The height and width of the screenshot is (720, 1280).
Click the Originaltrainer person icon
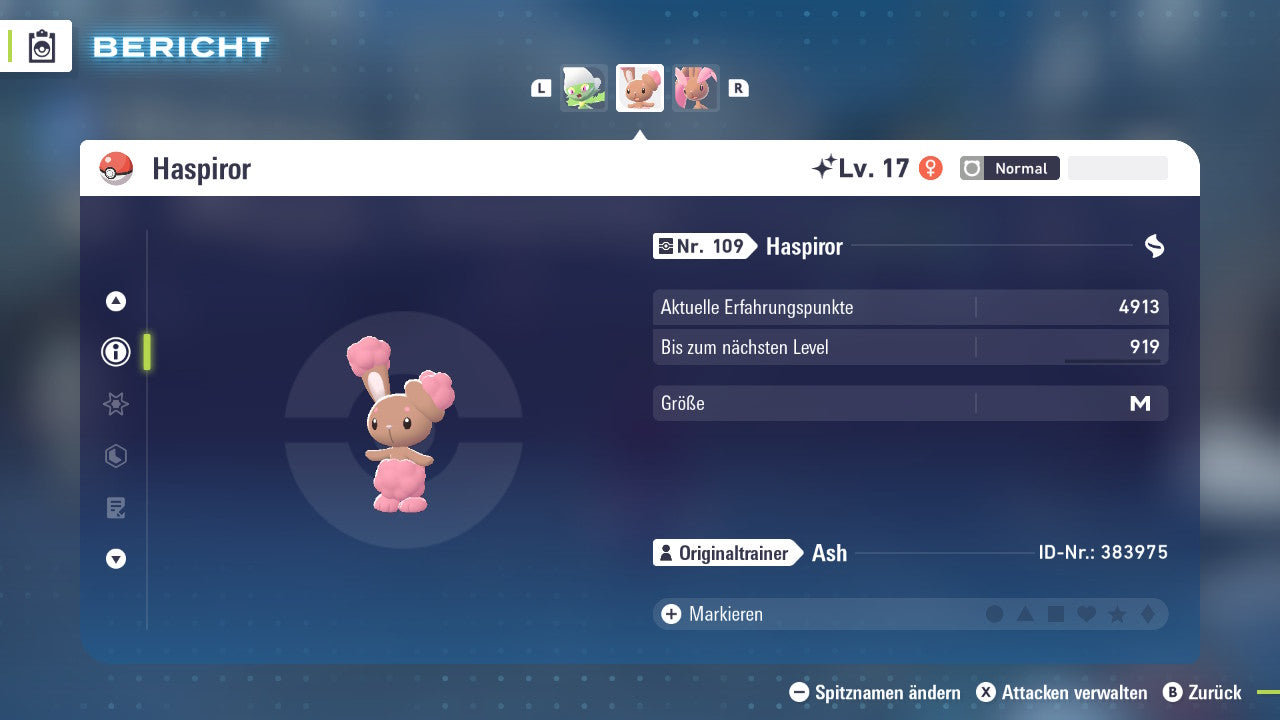(666, 552)
